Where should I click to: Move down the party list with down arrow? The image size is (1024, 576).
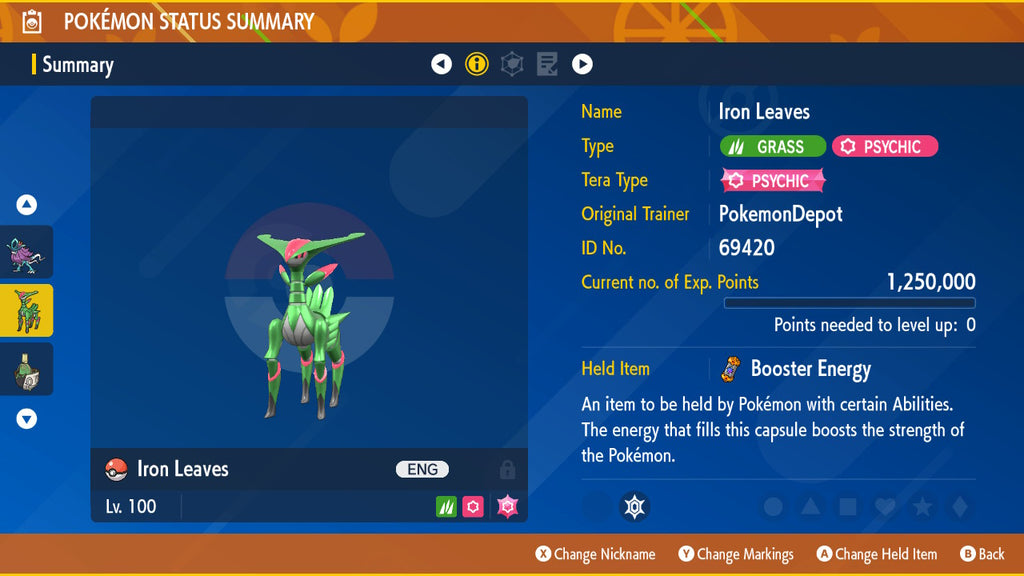[x=27, y=419]
